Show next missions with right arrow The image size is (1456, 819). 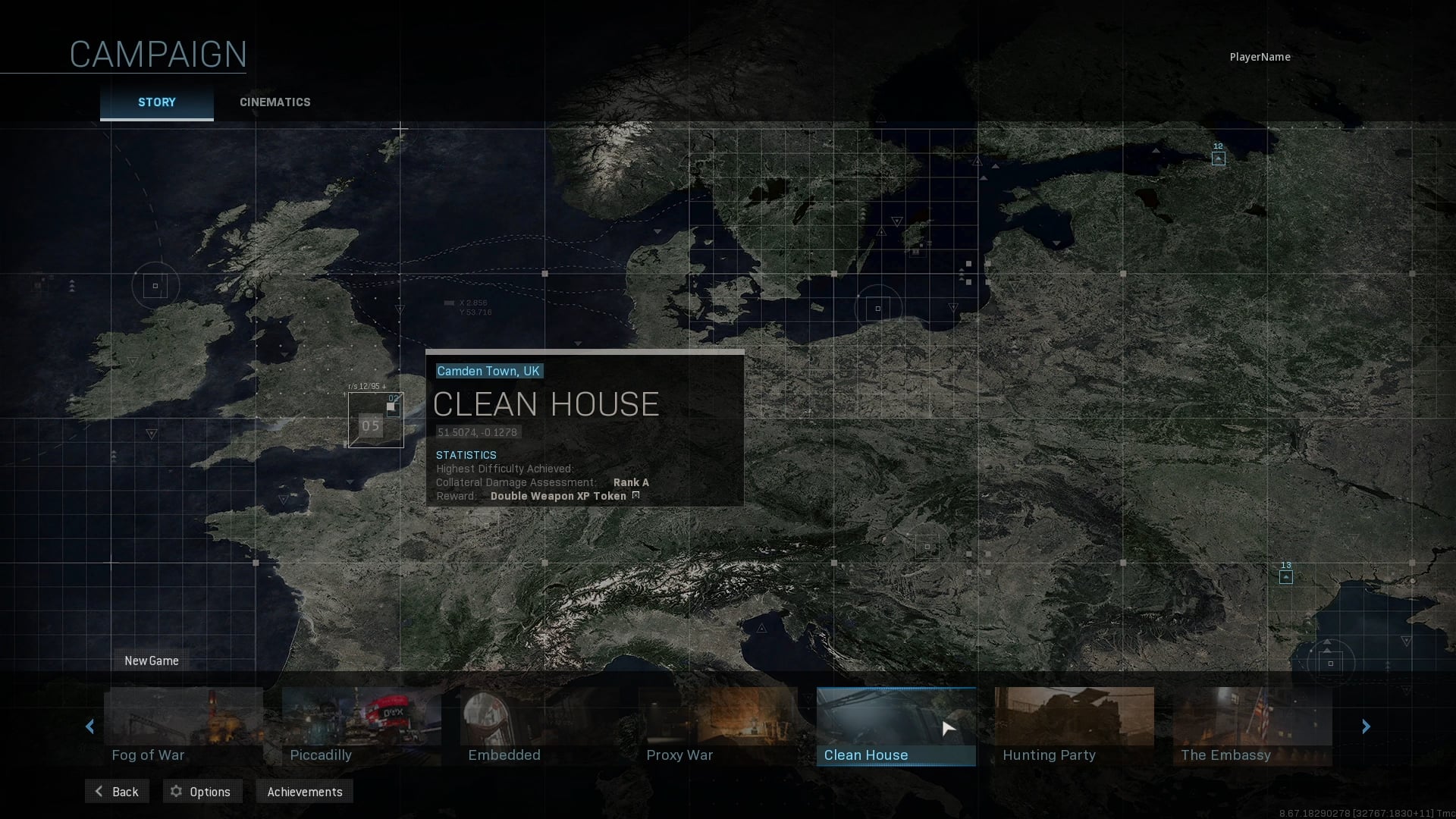coord(1366,726)
